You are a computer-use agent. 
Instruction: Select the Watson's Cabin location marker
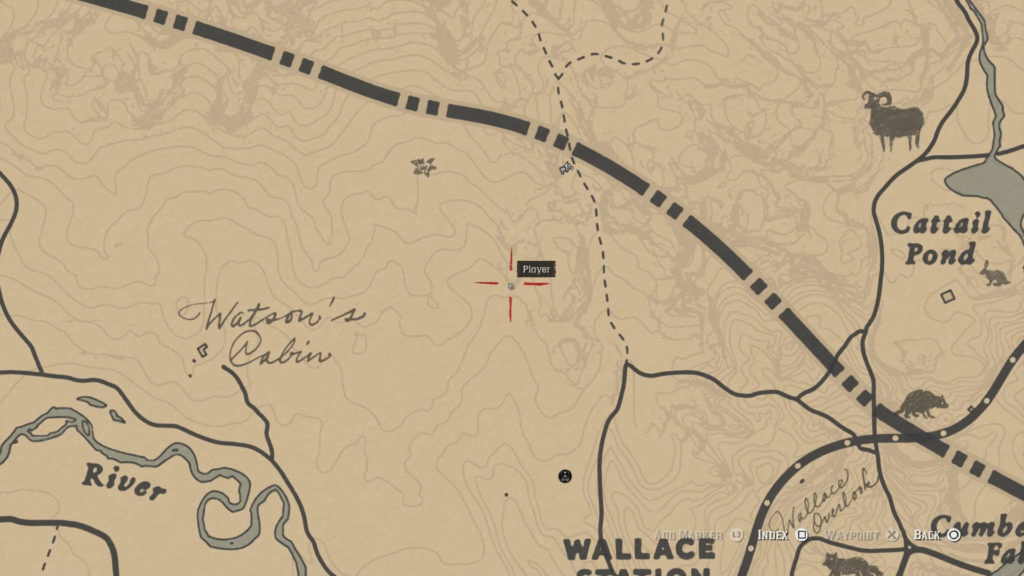(203, 351)
